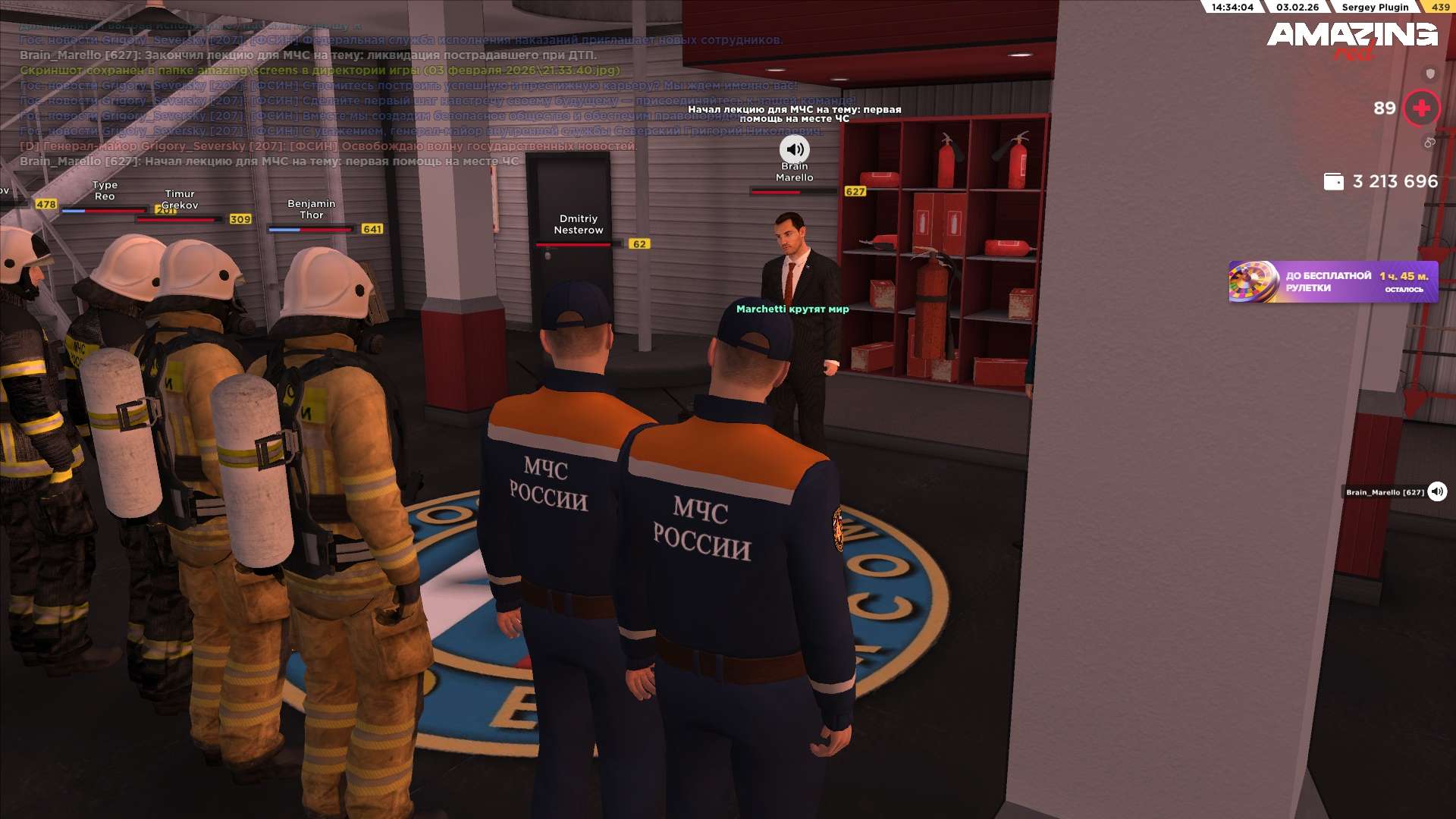Select the wallet money icon
The height and width of the screenshot is (819, 1456).
coord(1333,182)
